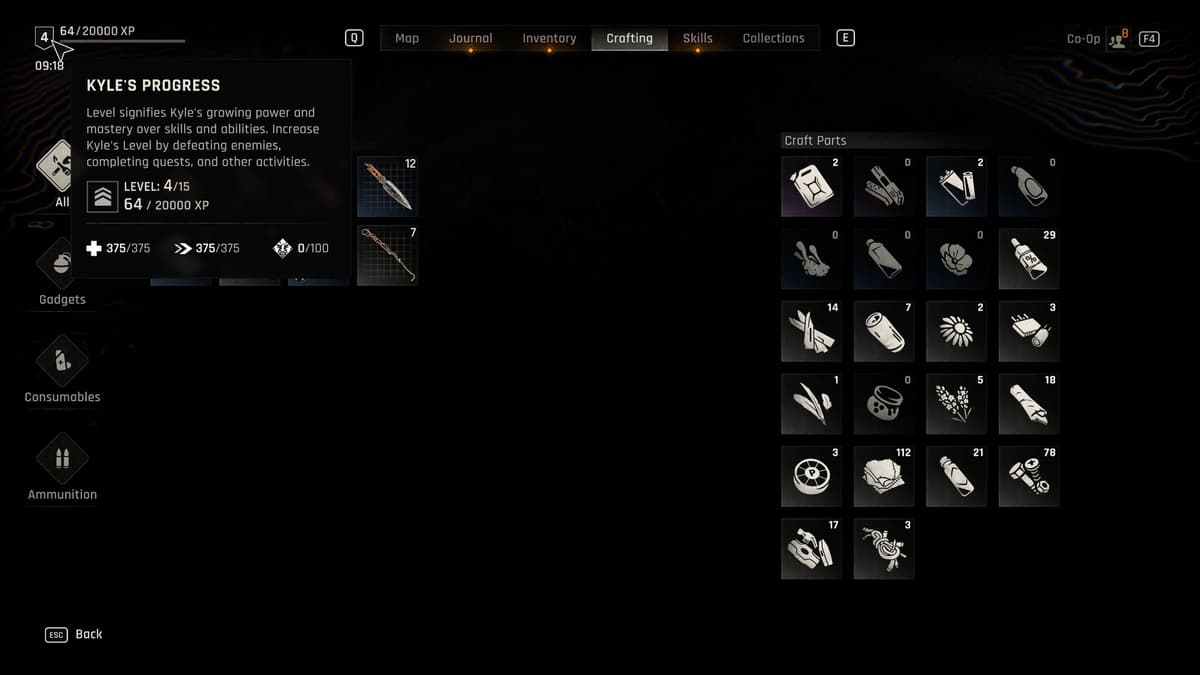Switch to the Journal tab
This screenshot has height=675, width=1200.
470,38
